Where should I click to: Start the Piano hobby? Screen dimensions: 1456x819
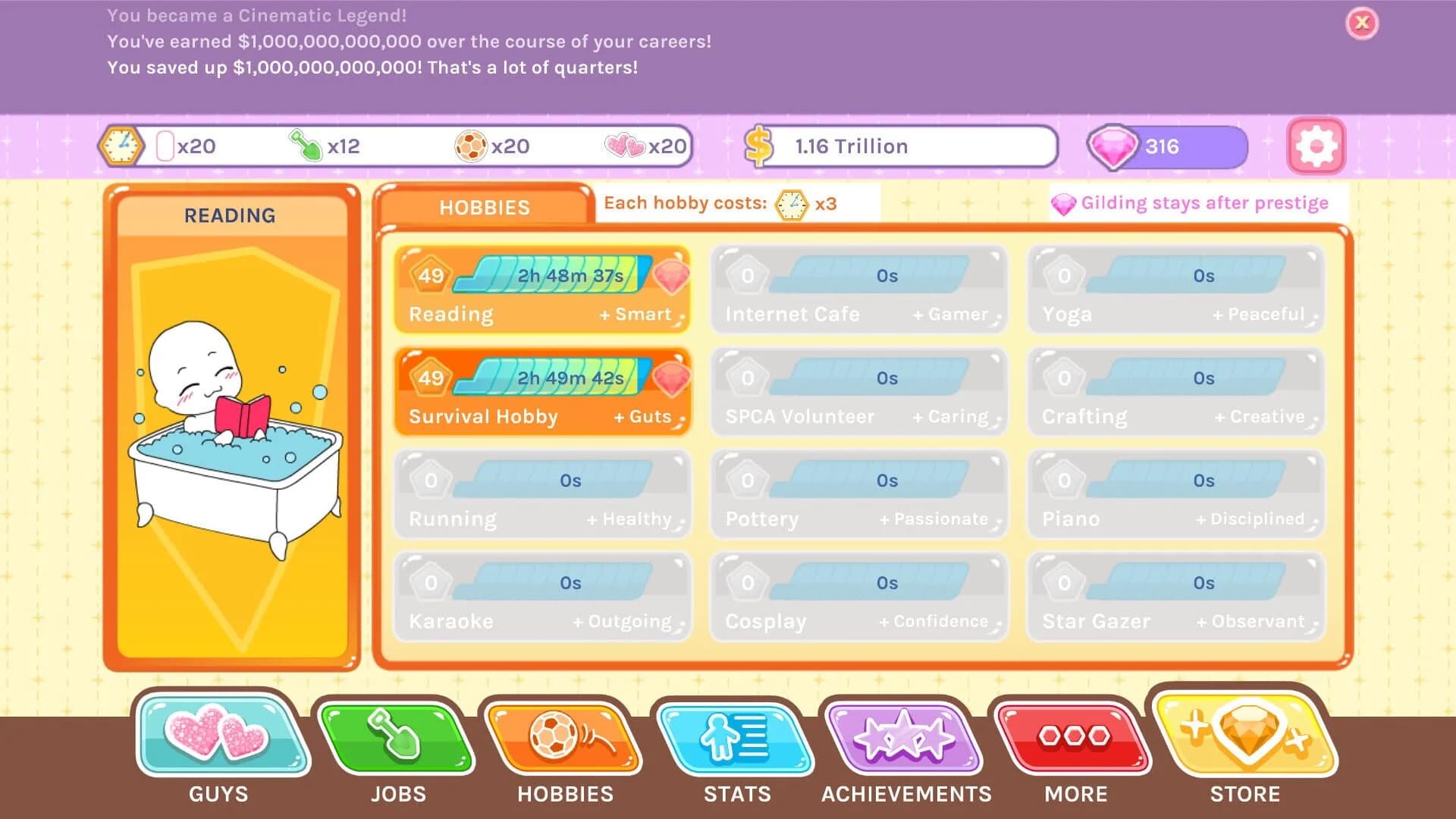point(1175,494)
